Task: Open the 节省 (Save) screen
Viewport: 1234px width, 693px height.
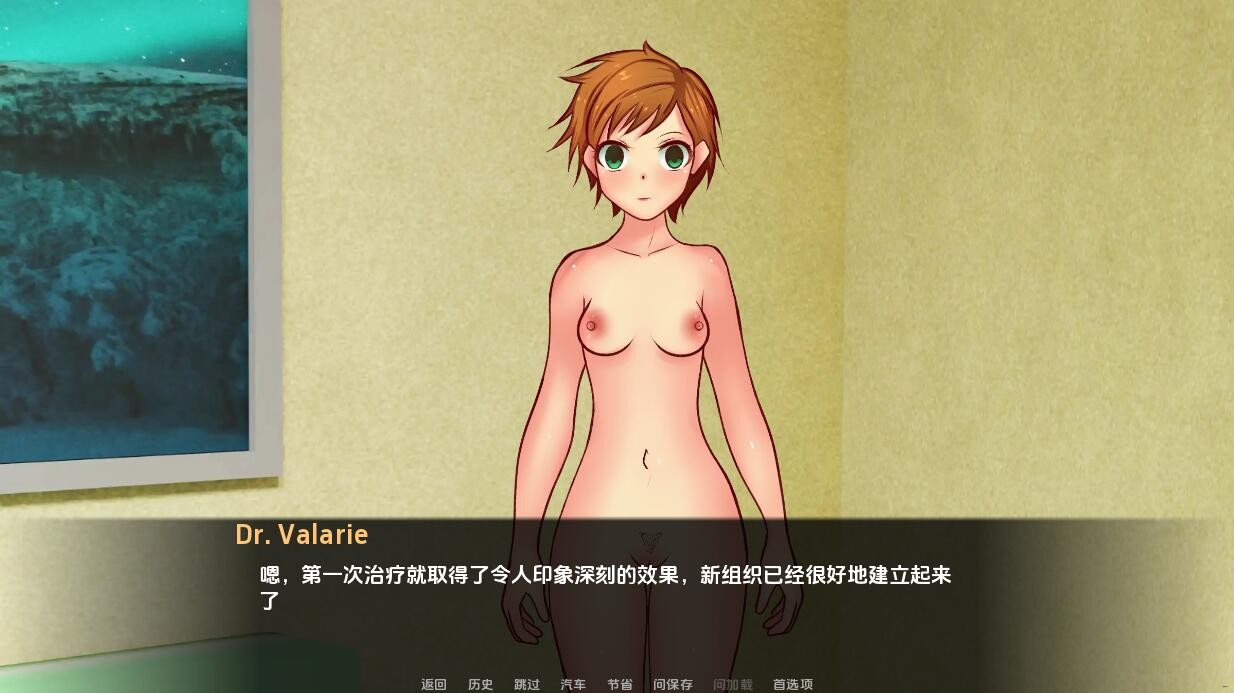Action: (620, 684)
